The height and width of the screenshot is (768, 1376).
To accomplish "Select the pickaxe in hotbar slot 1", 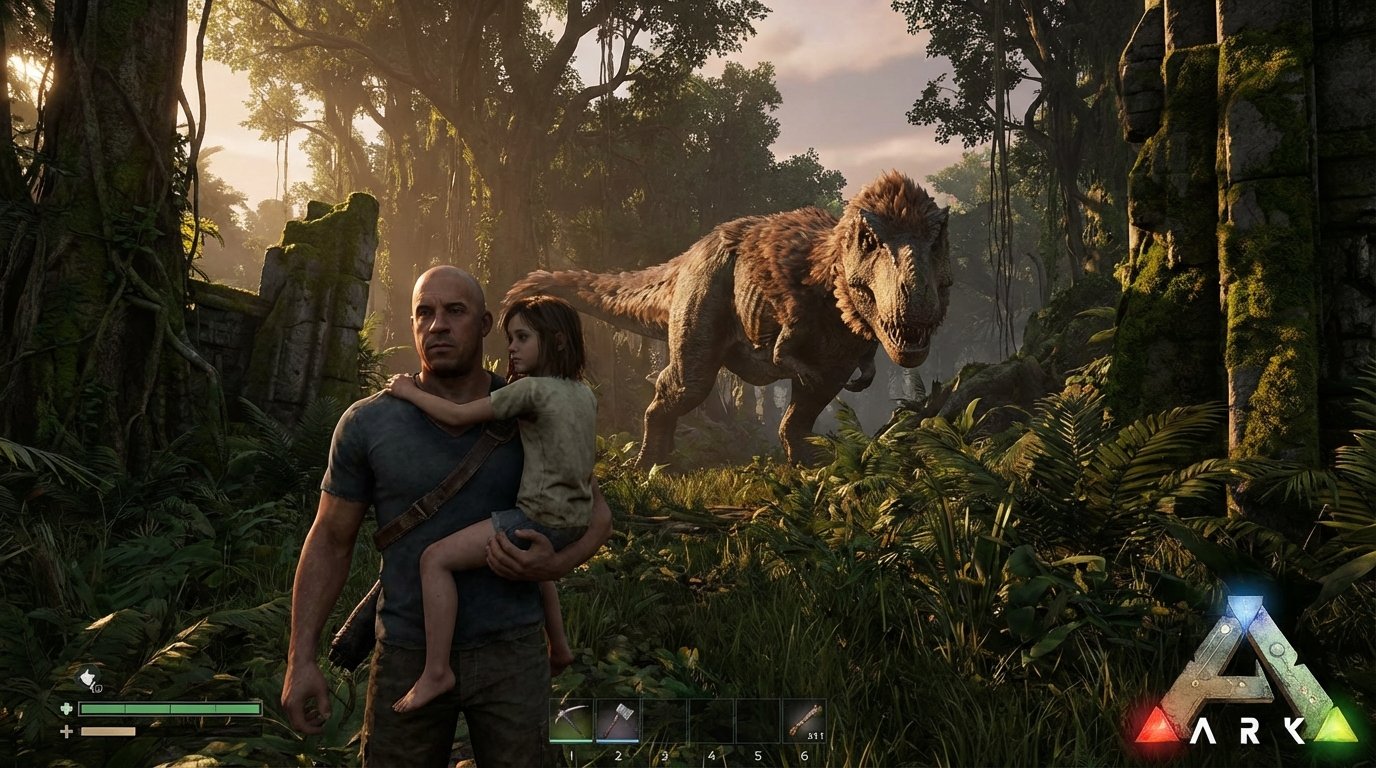I will pyautogui.click(x=570, y=718).
